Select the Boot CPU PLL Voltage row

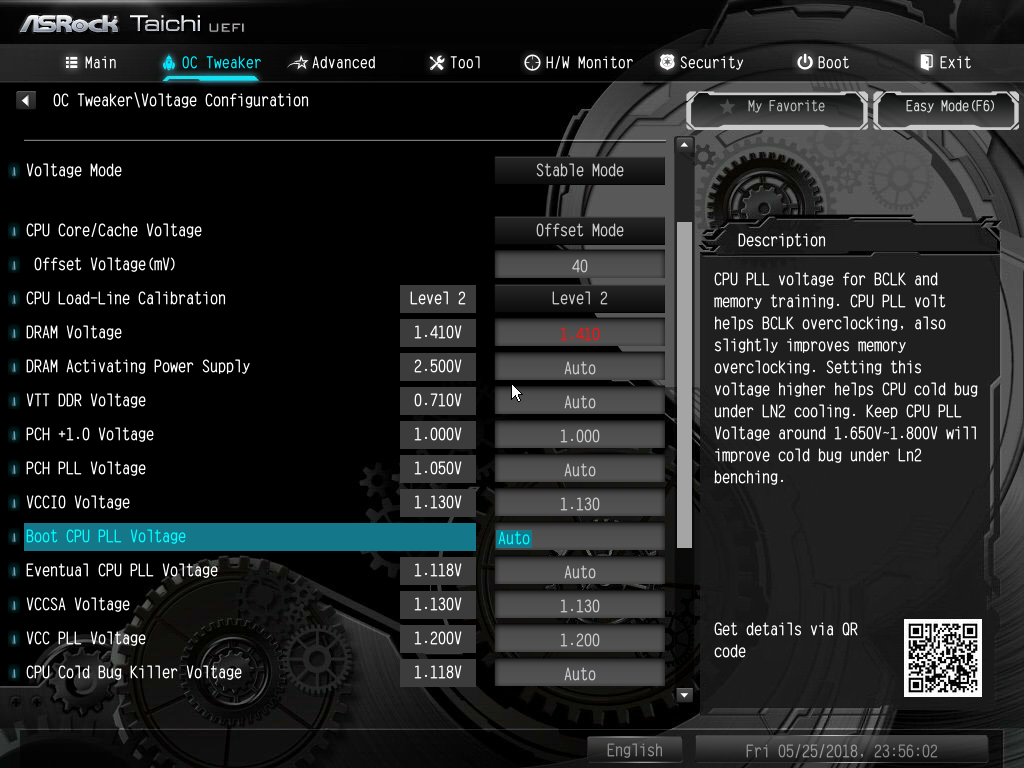[250, 537]
